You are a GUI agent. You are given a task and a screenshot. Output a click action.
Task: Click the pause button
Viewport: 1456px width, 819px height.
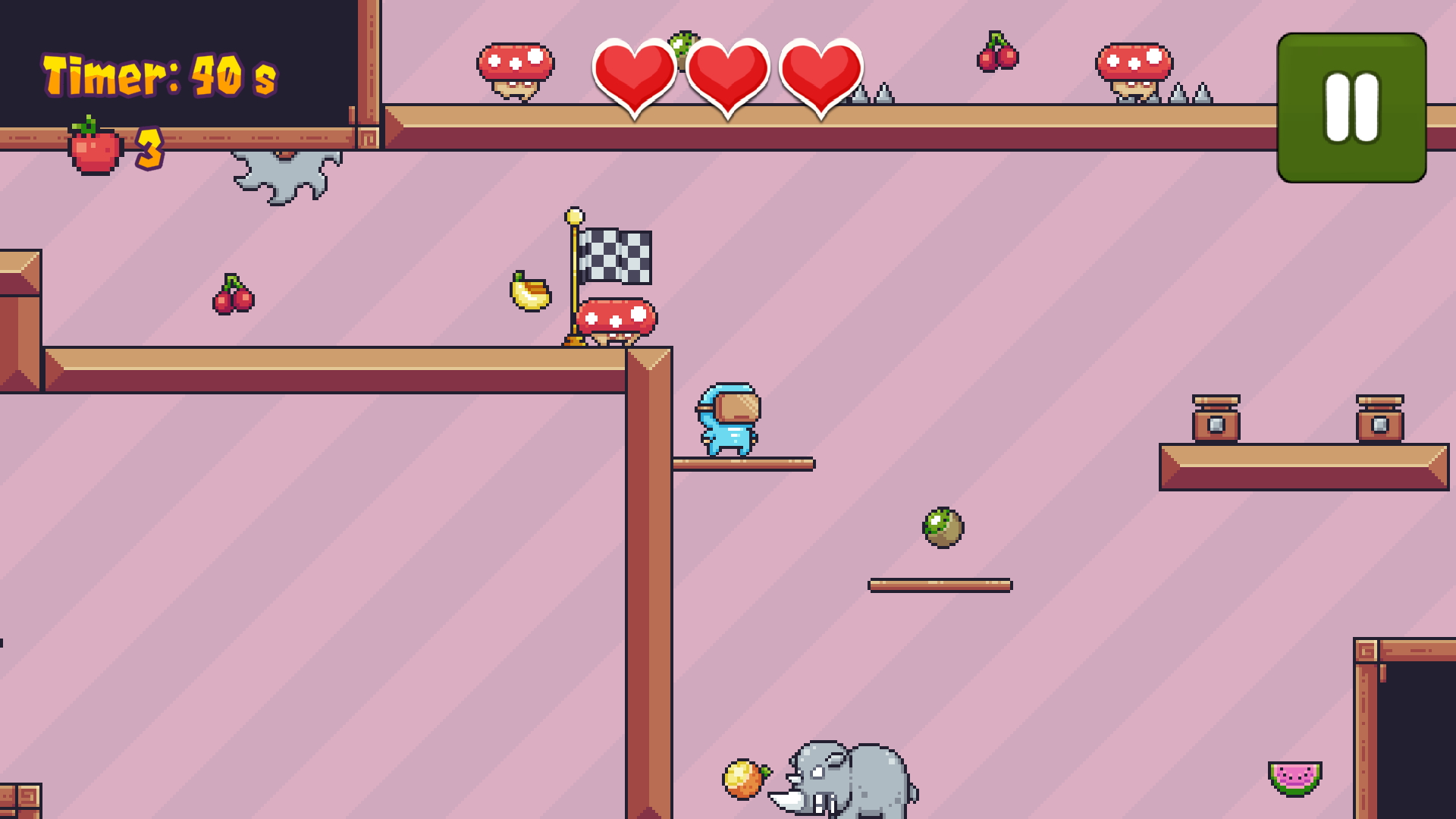tap(1351, 108)
